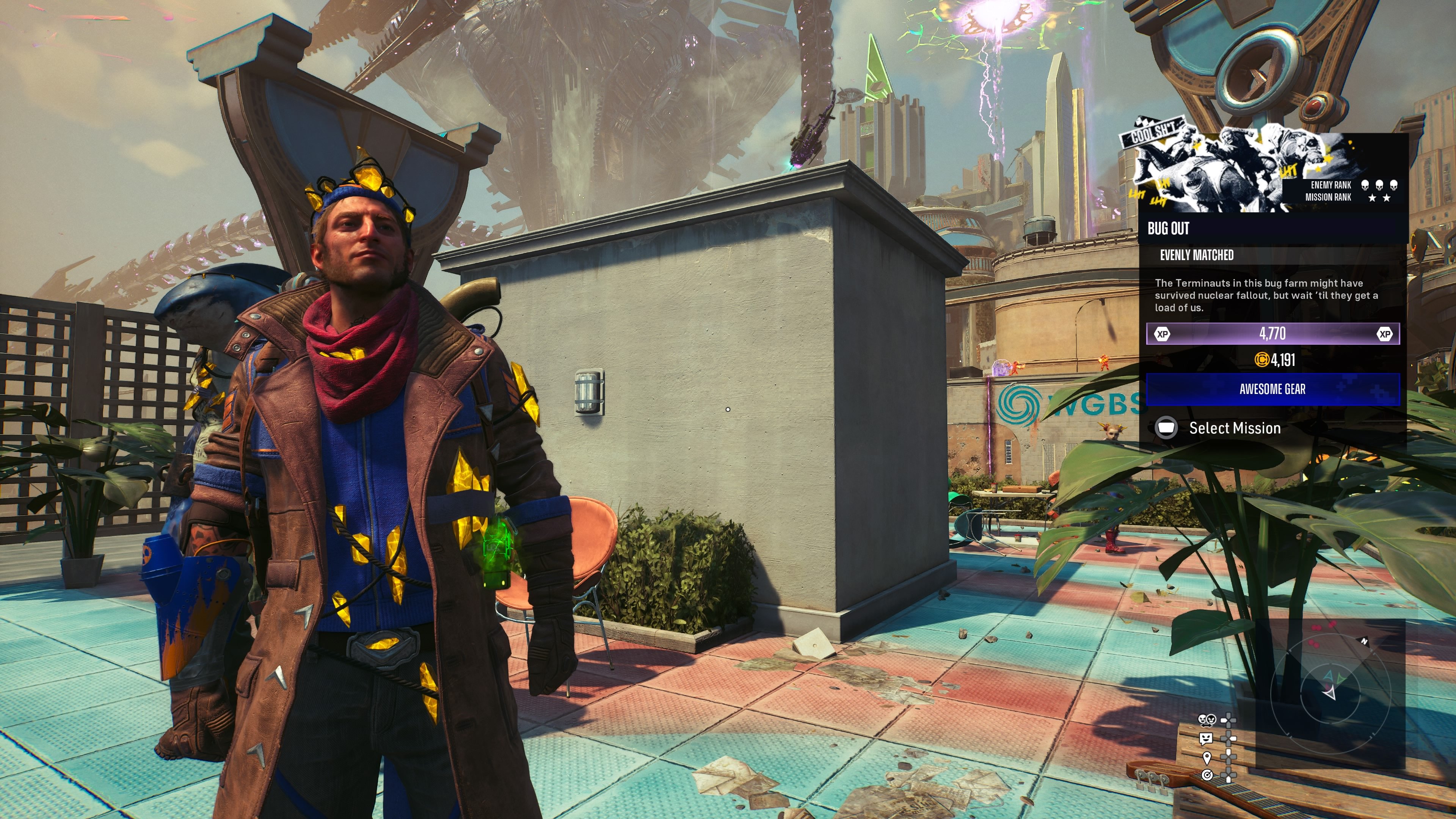This screenshot has height=819, width=1456.
Task: Choose the Select Mission option
Action: tap(1234, 428)
